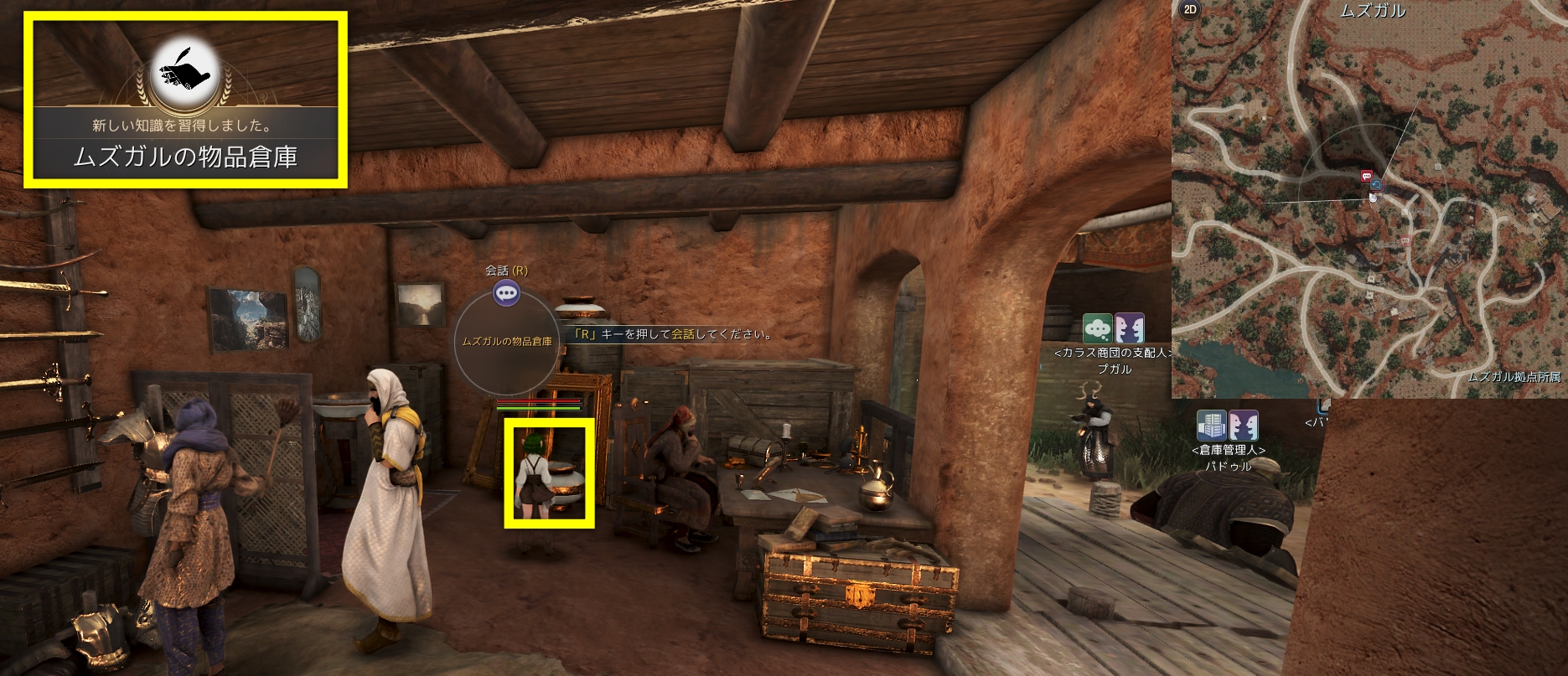
Task: Select the ムズガルの物品倉庫 interaction circle
Action: click(506, 343)
